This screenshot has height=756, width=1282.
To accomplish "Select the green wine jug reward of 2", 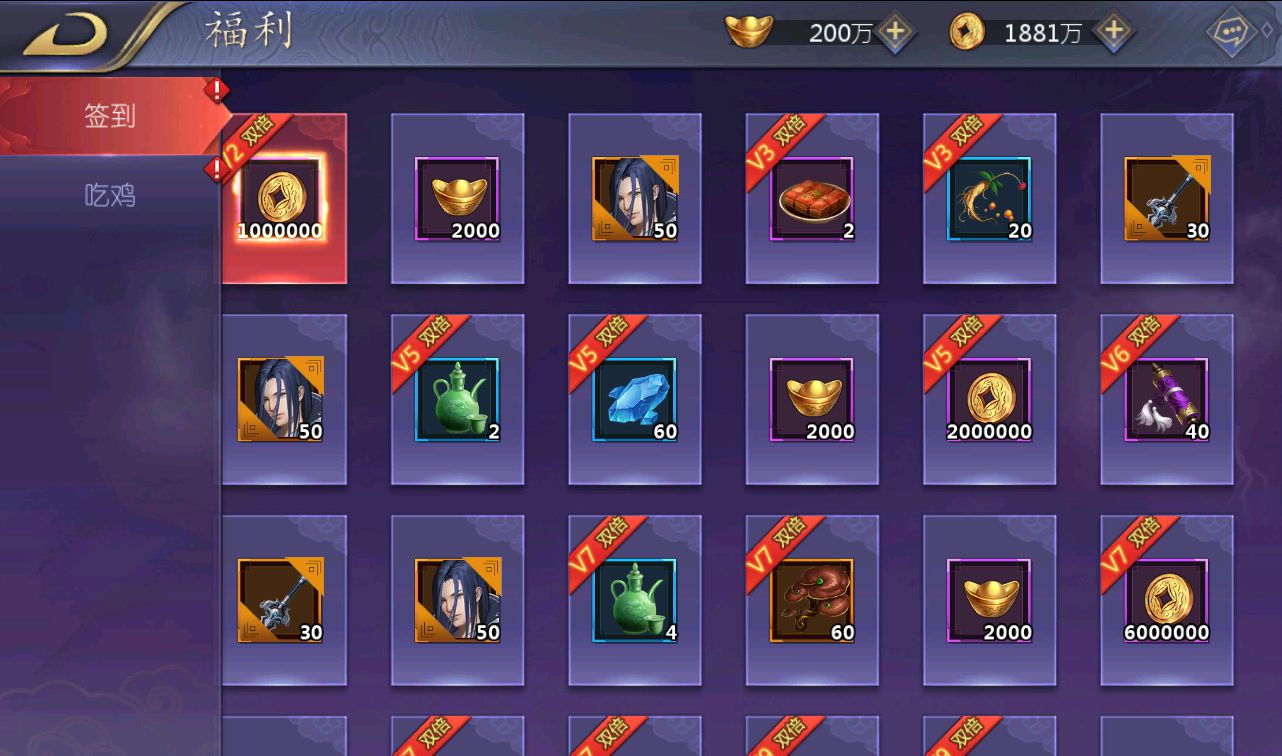I will (457, 400).
